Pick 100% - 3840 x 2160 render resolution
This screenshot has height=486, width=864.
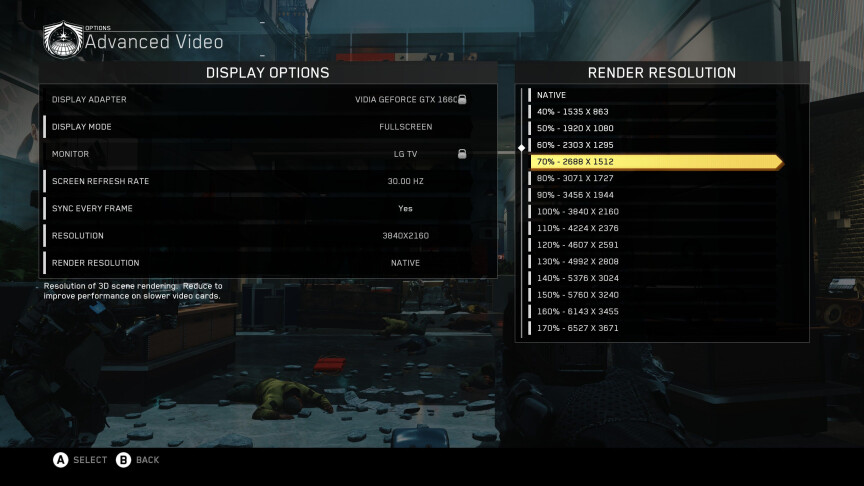[x=650, y=212]
